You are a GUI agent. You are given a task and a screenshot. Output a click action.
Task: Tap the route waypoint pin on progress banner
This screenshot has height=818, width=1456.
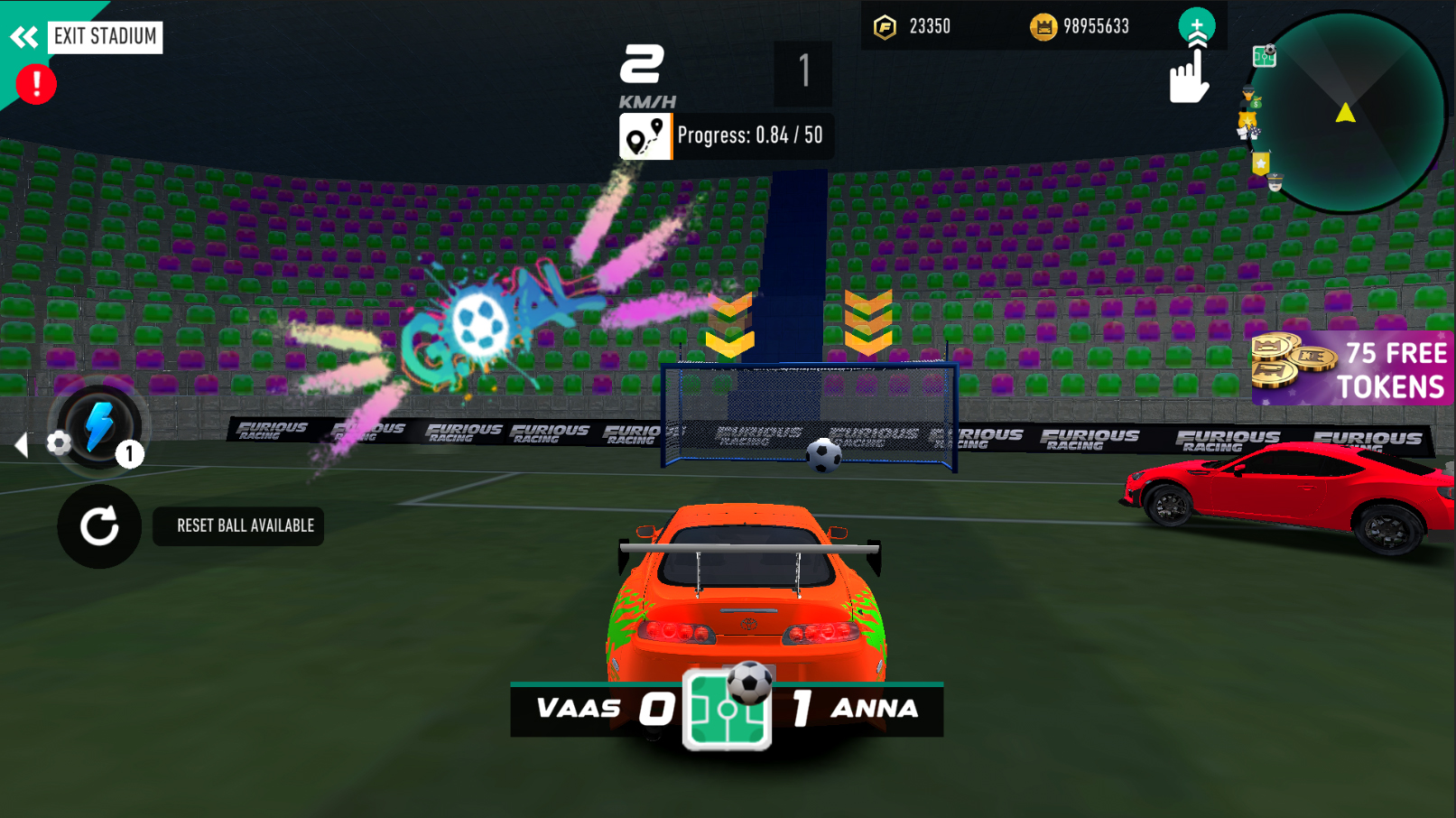[x=644, y=136]
